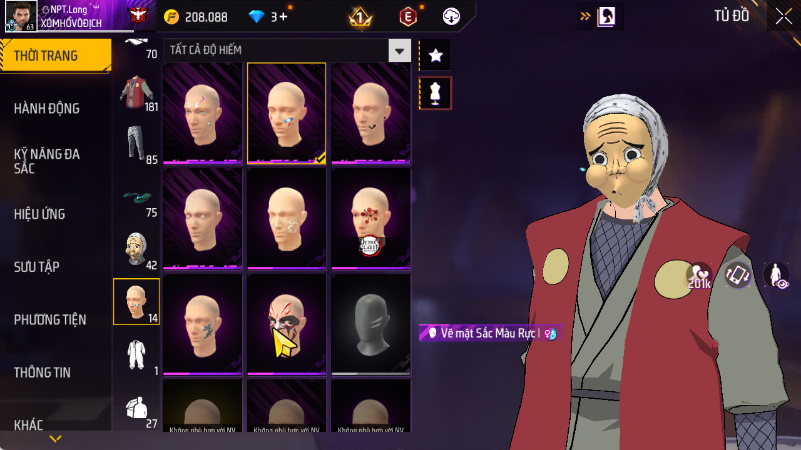This screenshot has height=450, width=801.
Task: Open the Phương Tiện tab
Action: pyautogui.click(x=50, y=319)
